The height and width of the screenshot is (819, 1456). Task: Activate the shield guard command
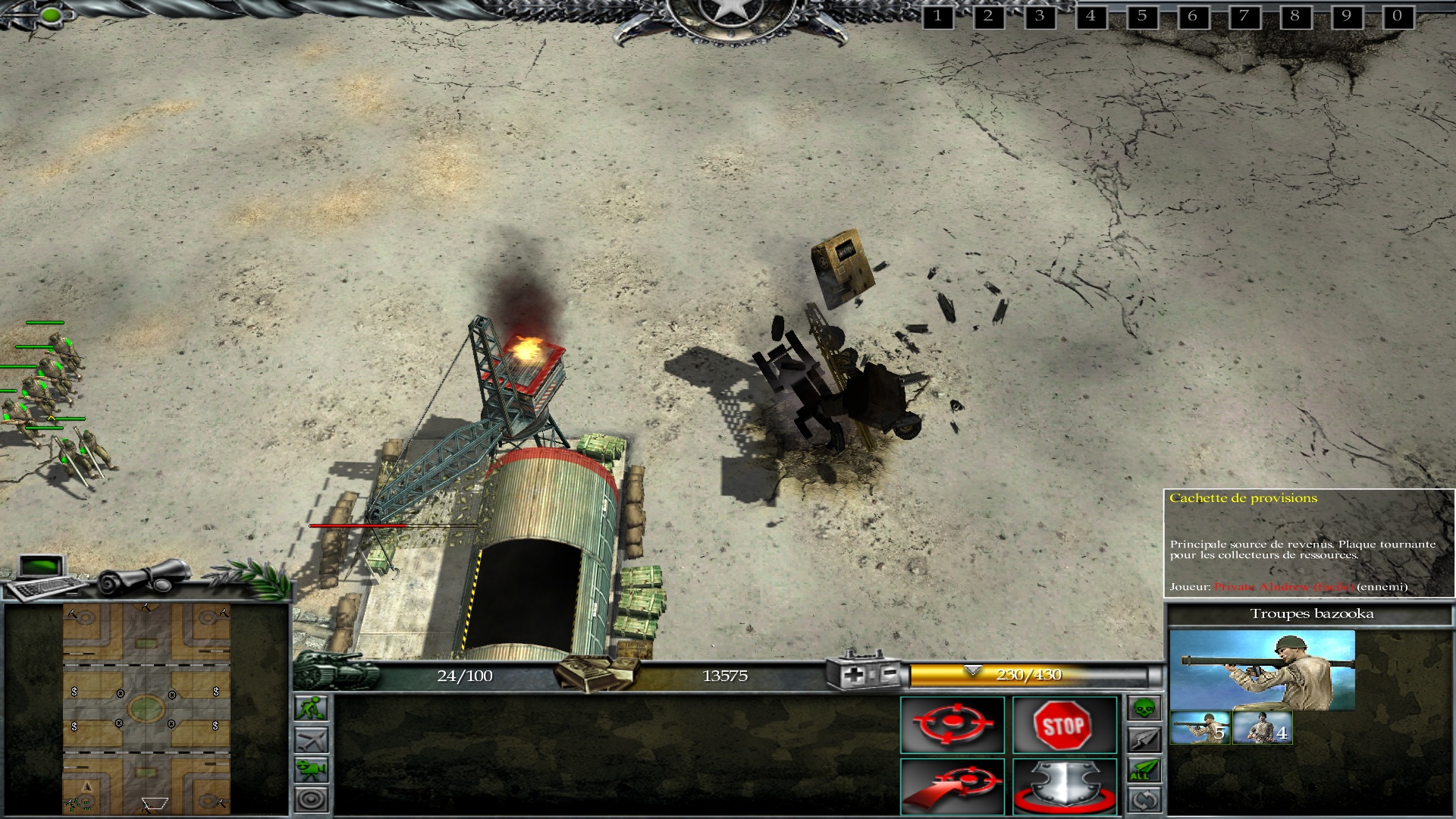1064,786
